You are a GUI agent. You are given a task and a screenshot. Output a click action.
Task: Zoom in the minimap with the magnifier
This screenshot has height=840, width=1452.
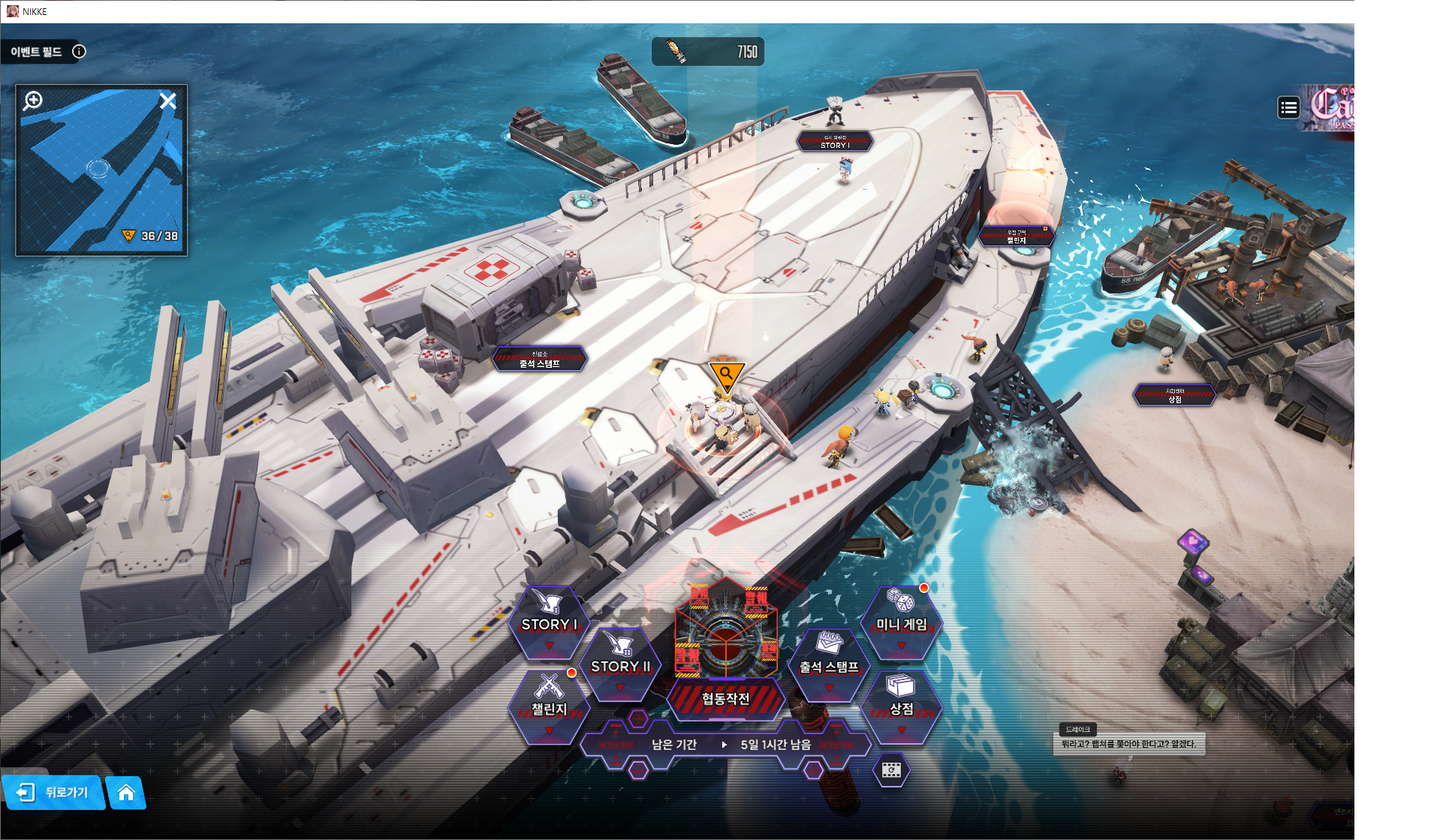pyautogui.click(x=33, y=101)
